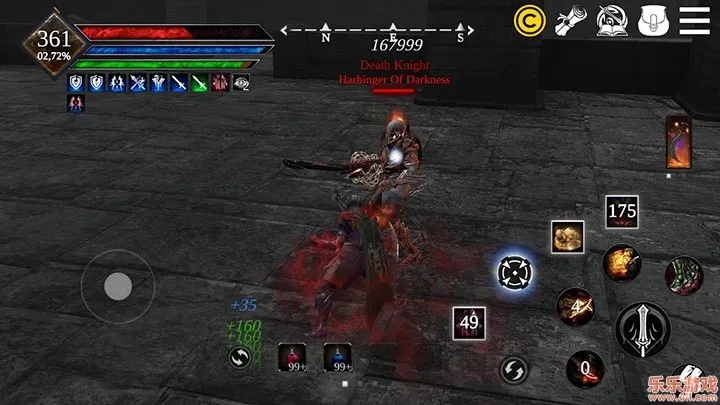The height and width of the screenshot is (405, 720).
Task: Switch skill set with the gray cycle button
Action: pos(514,369)
